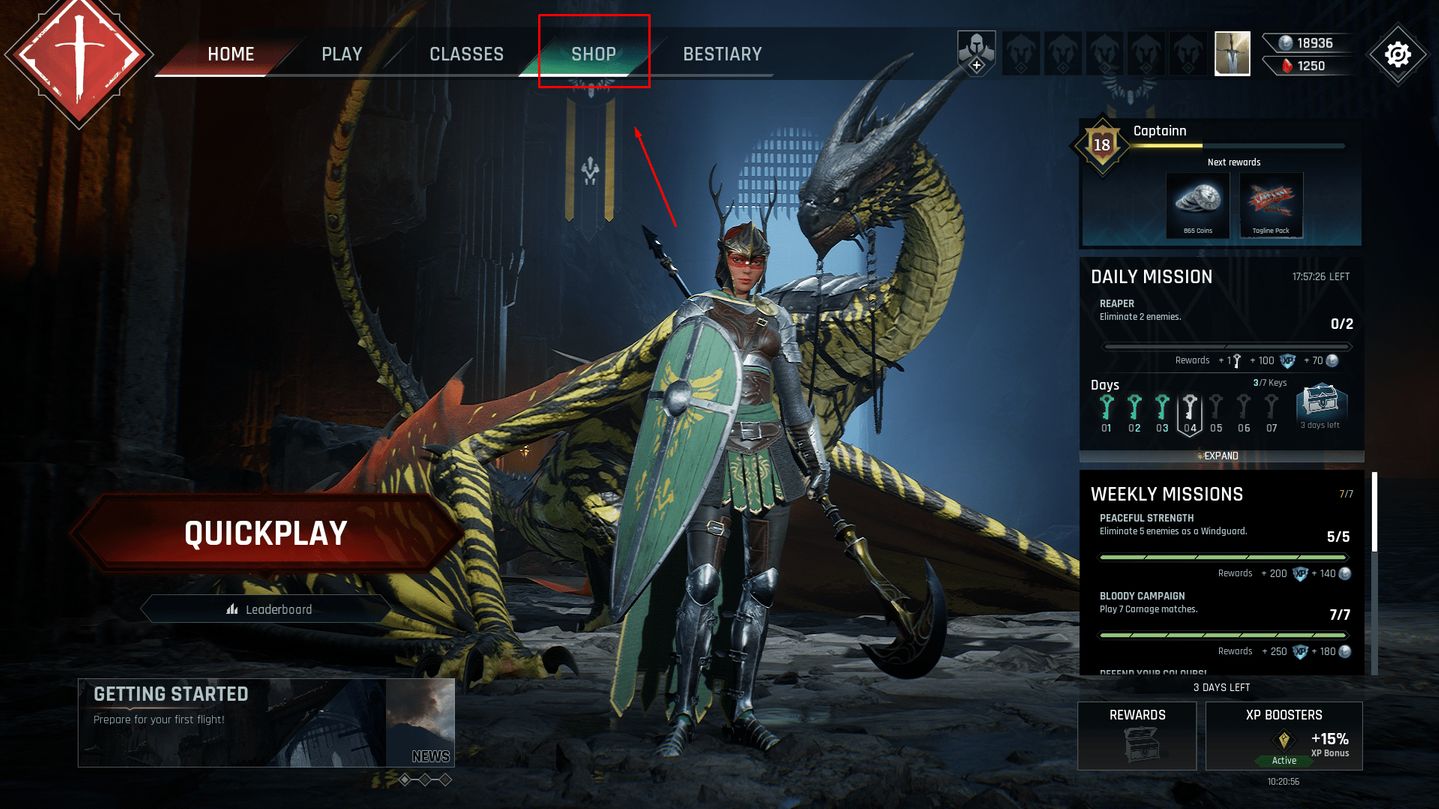Viewport: 1439px width, 809px height.
Task: Open the Leaderboard
Action: (x=268, y=609)
